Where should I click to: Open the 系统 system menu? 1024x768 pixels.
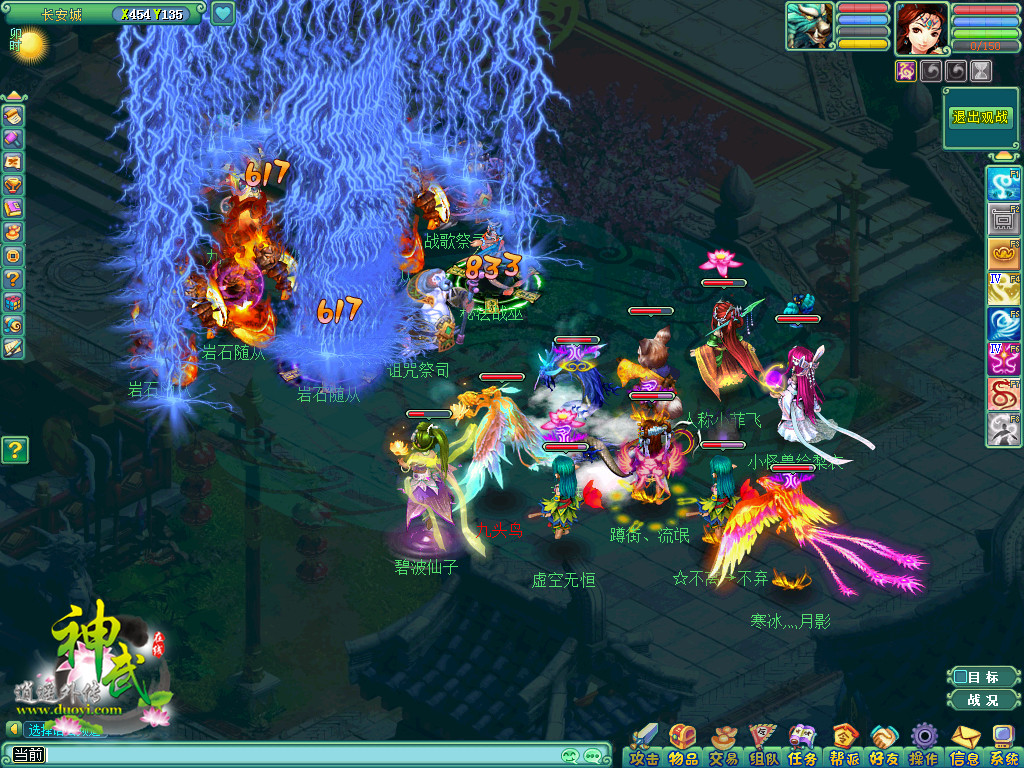[x=1003, y=745]
